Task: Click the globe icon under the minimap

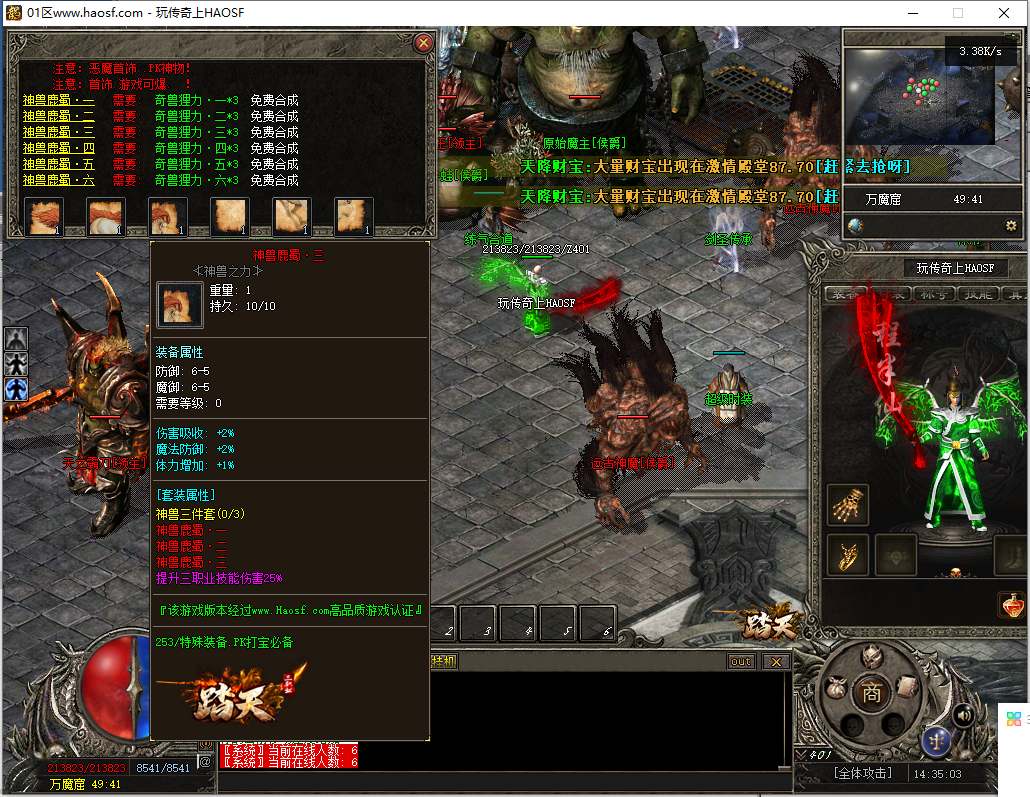Action: (856, 226)
